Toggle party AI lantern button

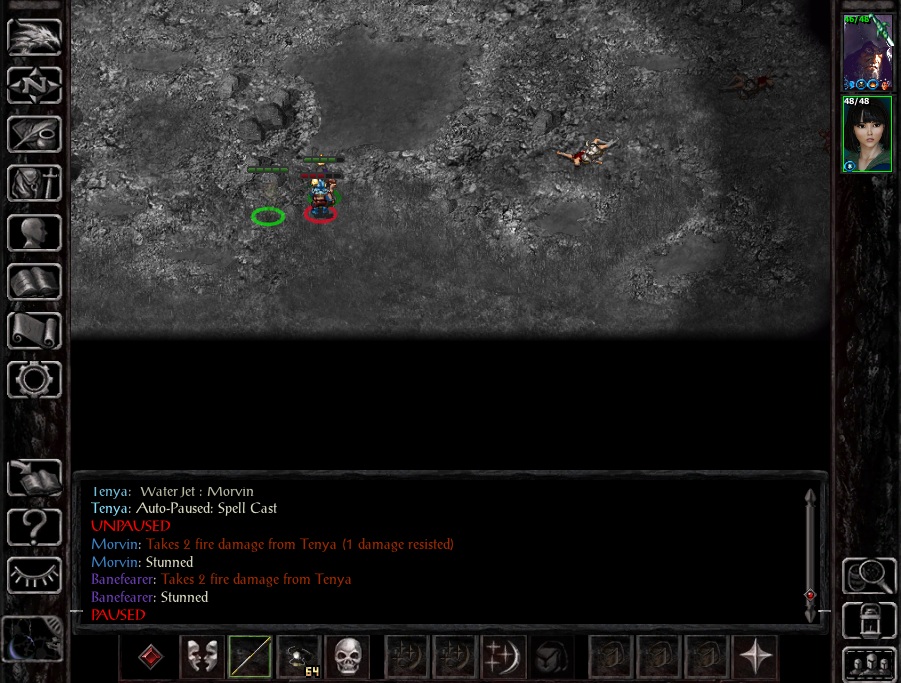pyautogui.click(x=869, y=621)
